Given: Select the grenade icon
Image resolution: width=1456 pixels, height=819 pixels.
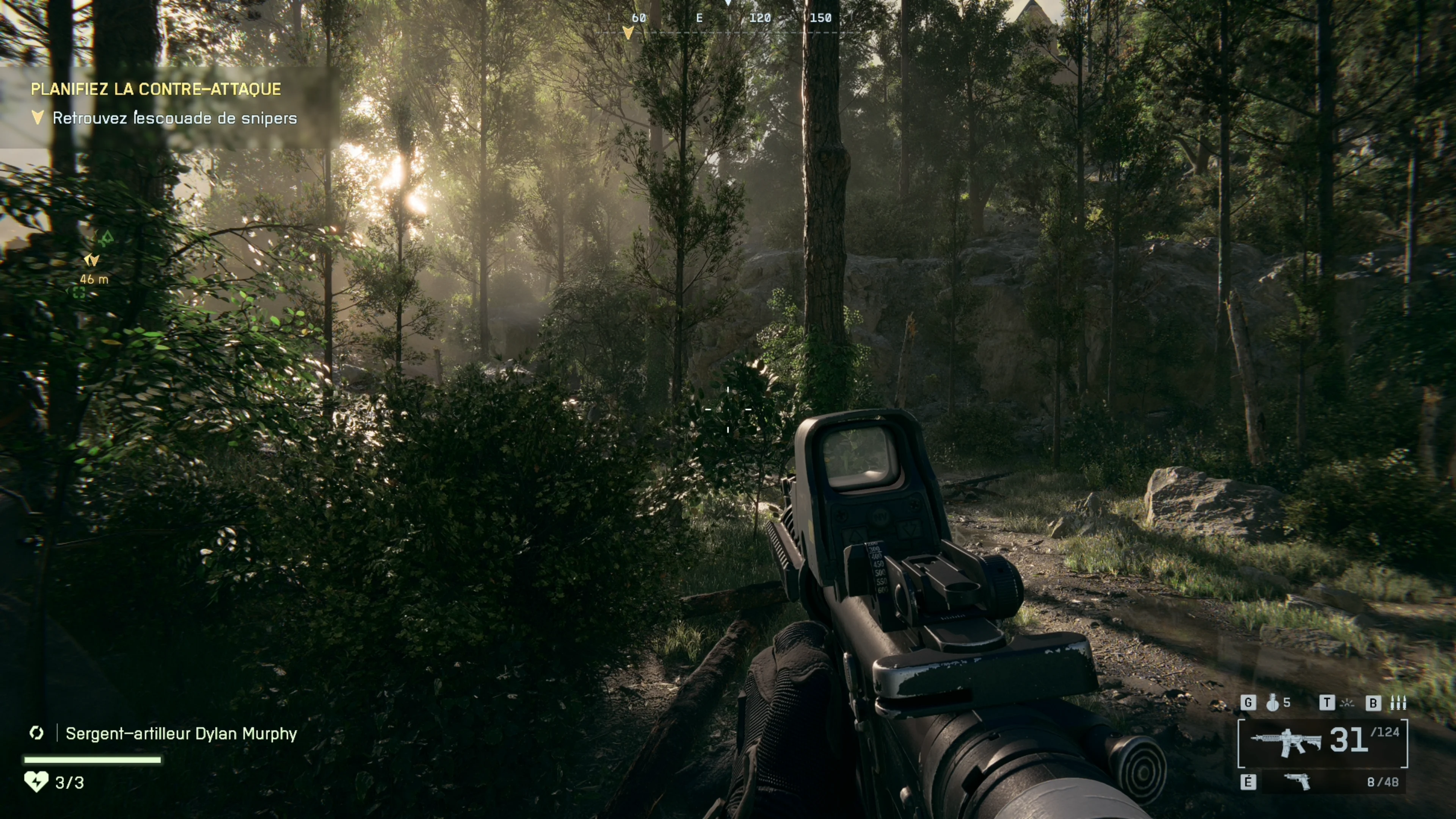Looking at the screenshot, I should pos(1272,703).
